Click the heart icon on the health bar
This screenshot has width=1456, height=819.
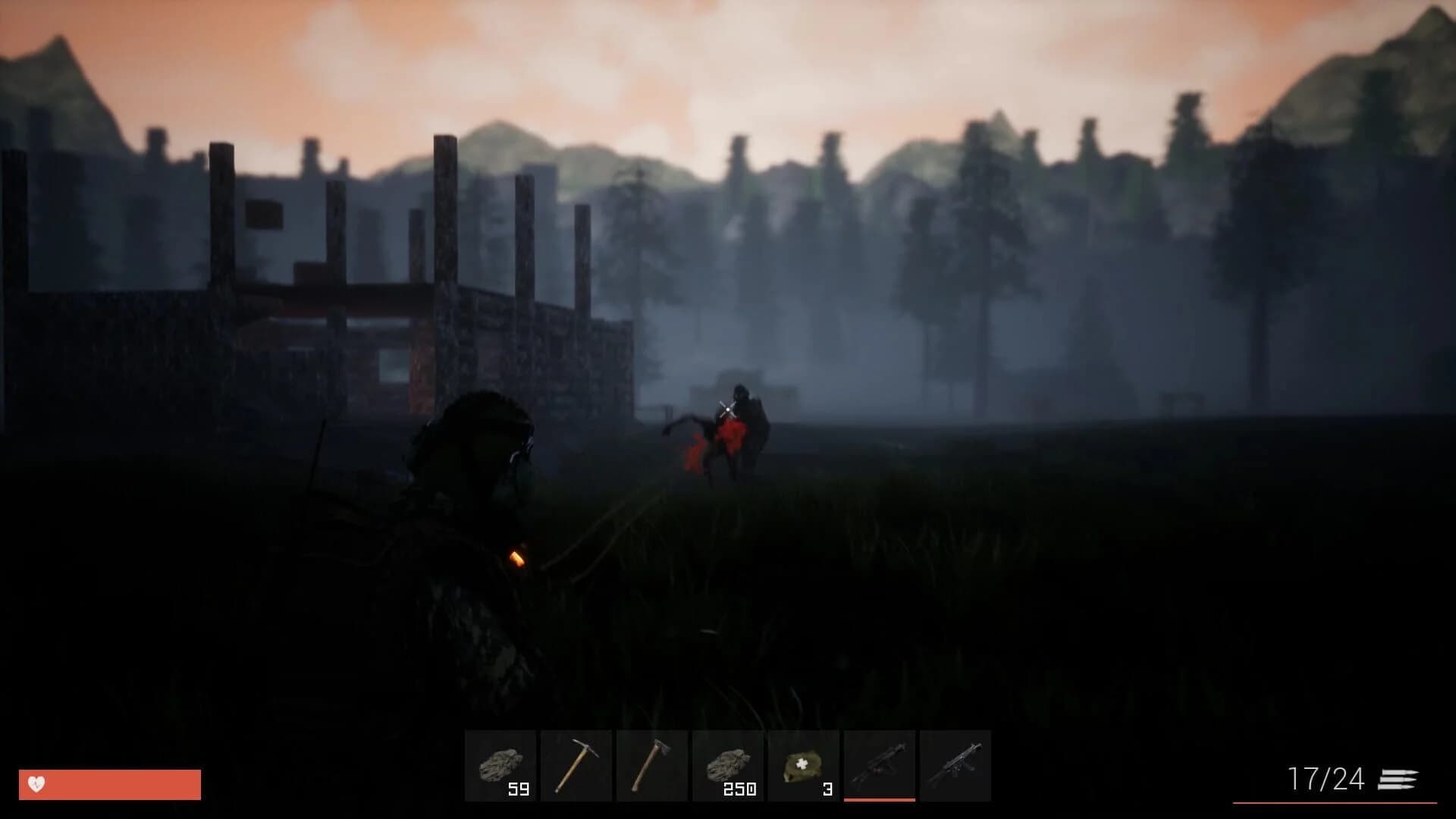(x=36, y=783)
